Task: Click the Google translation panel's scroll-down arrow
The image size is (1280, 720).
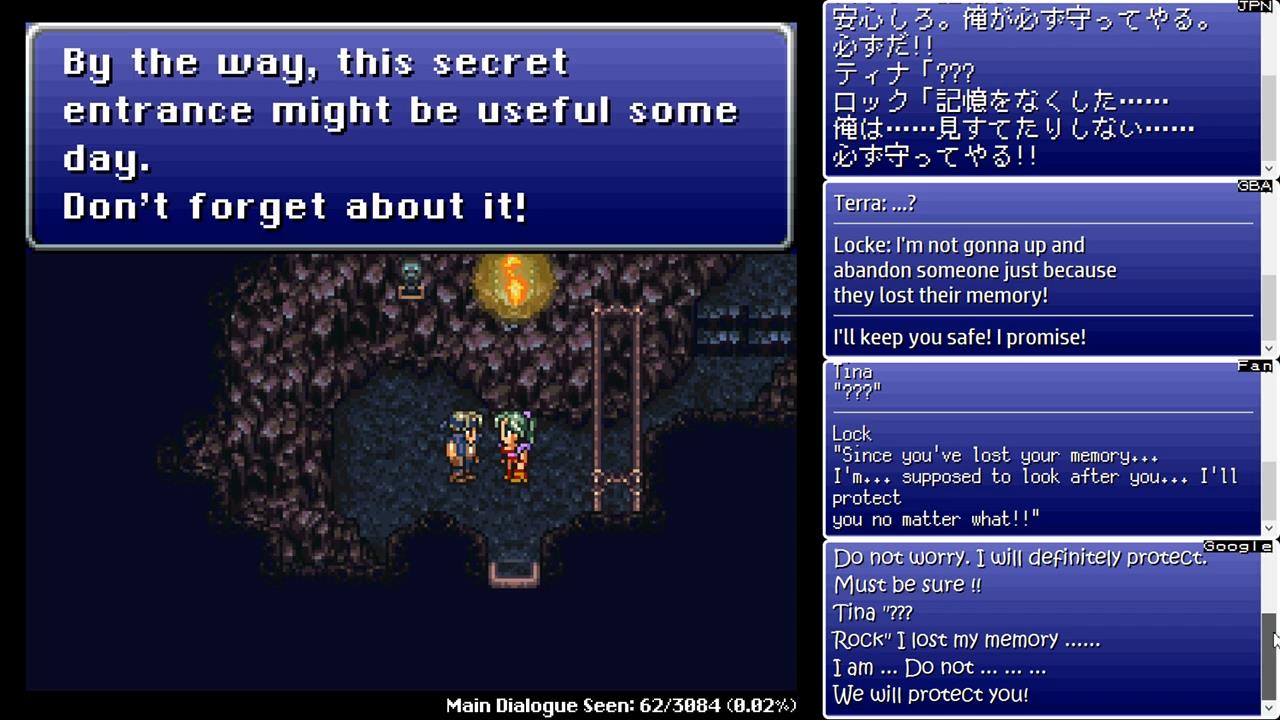Action: pyautogui.click(x=1270, y=709)
